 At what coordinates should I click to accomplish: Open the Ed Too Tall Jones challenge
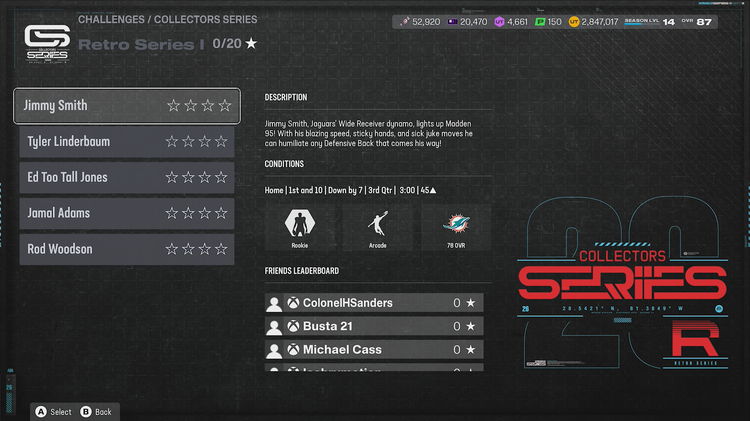click(x=126, y=178)
